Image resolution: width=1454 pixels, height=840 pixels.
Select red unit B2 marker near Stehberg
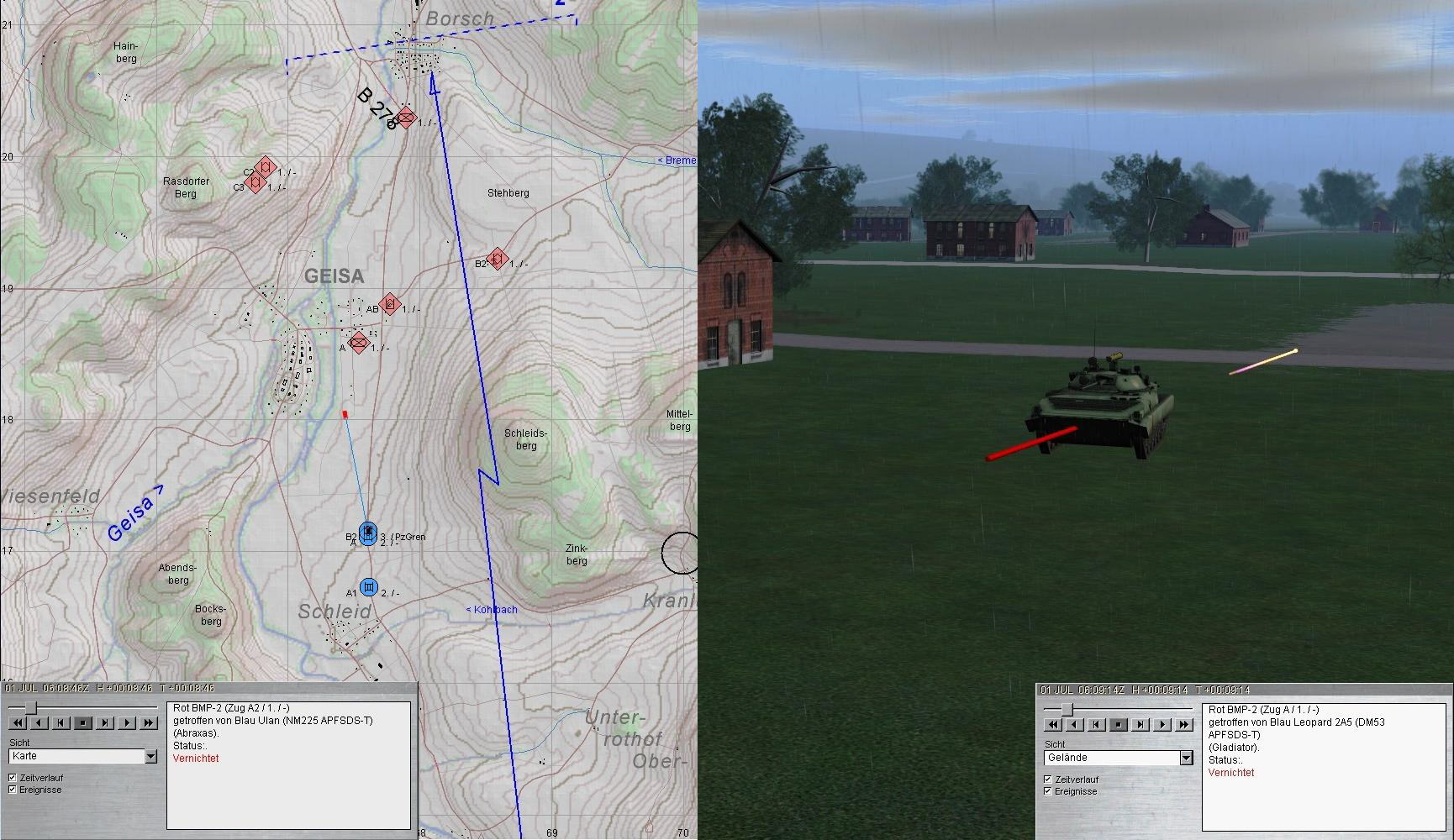pos(498,259)
